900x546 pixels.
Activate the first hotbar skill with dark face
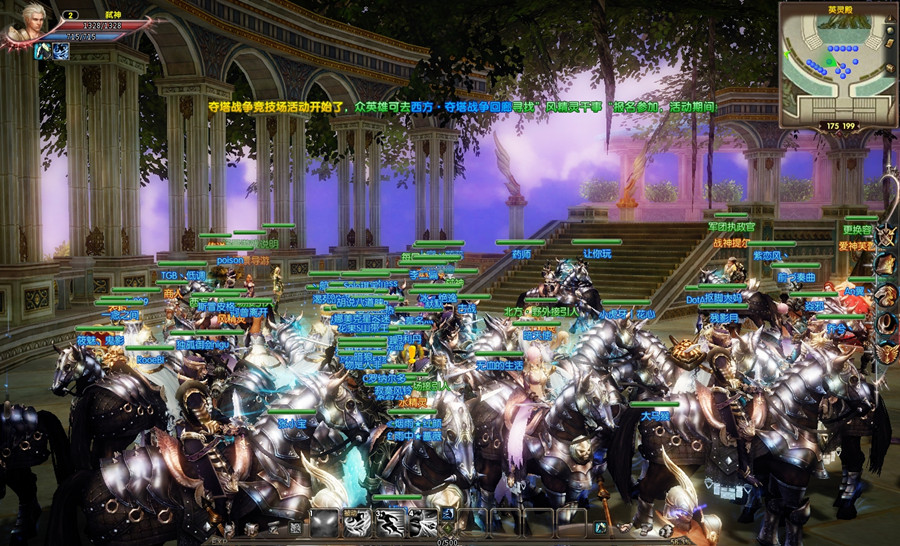click(x=324, y=522)
